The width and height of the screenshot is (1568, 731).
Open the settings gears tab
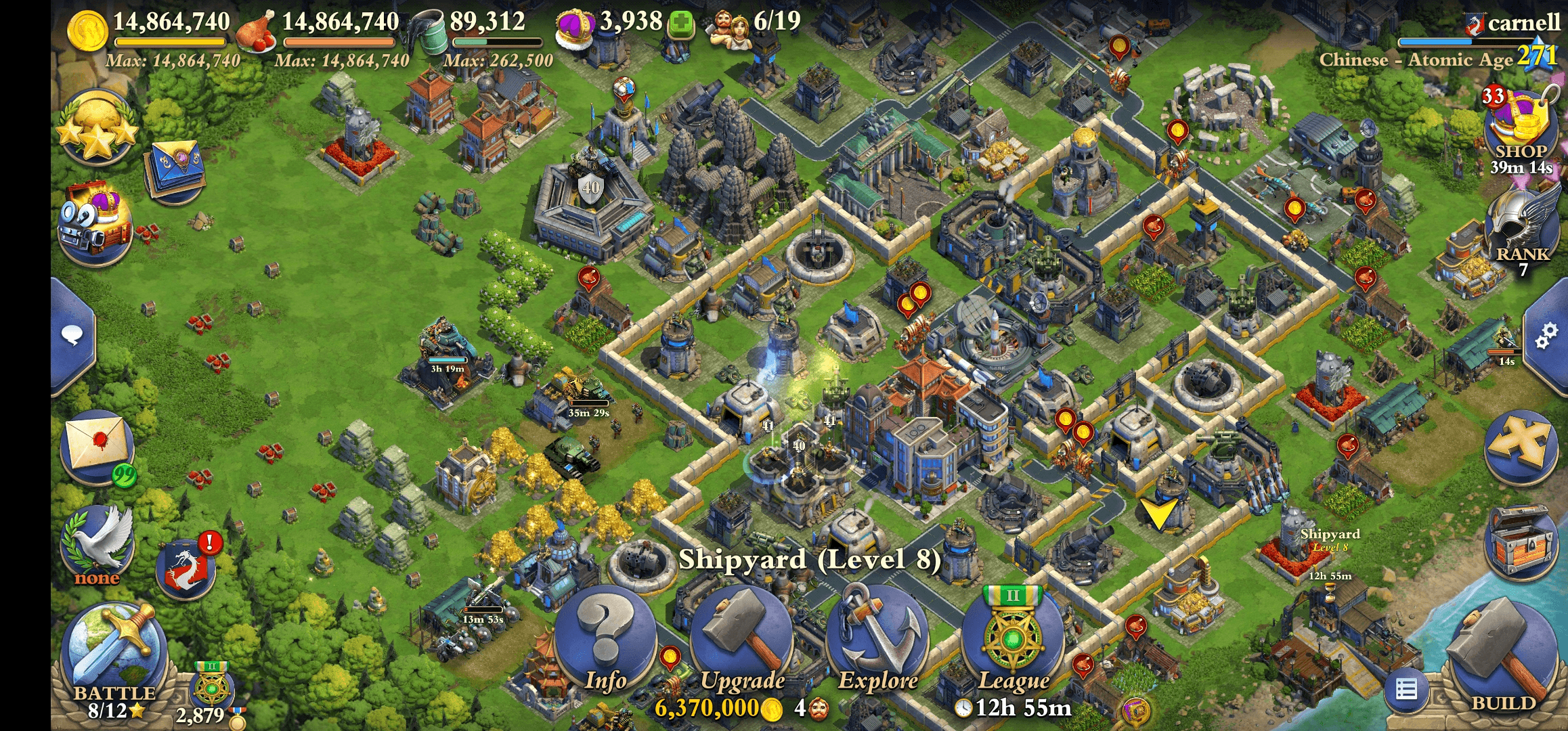(x=1546, y=336)
